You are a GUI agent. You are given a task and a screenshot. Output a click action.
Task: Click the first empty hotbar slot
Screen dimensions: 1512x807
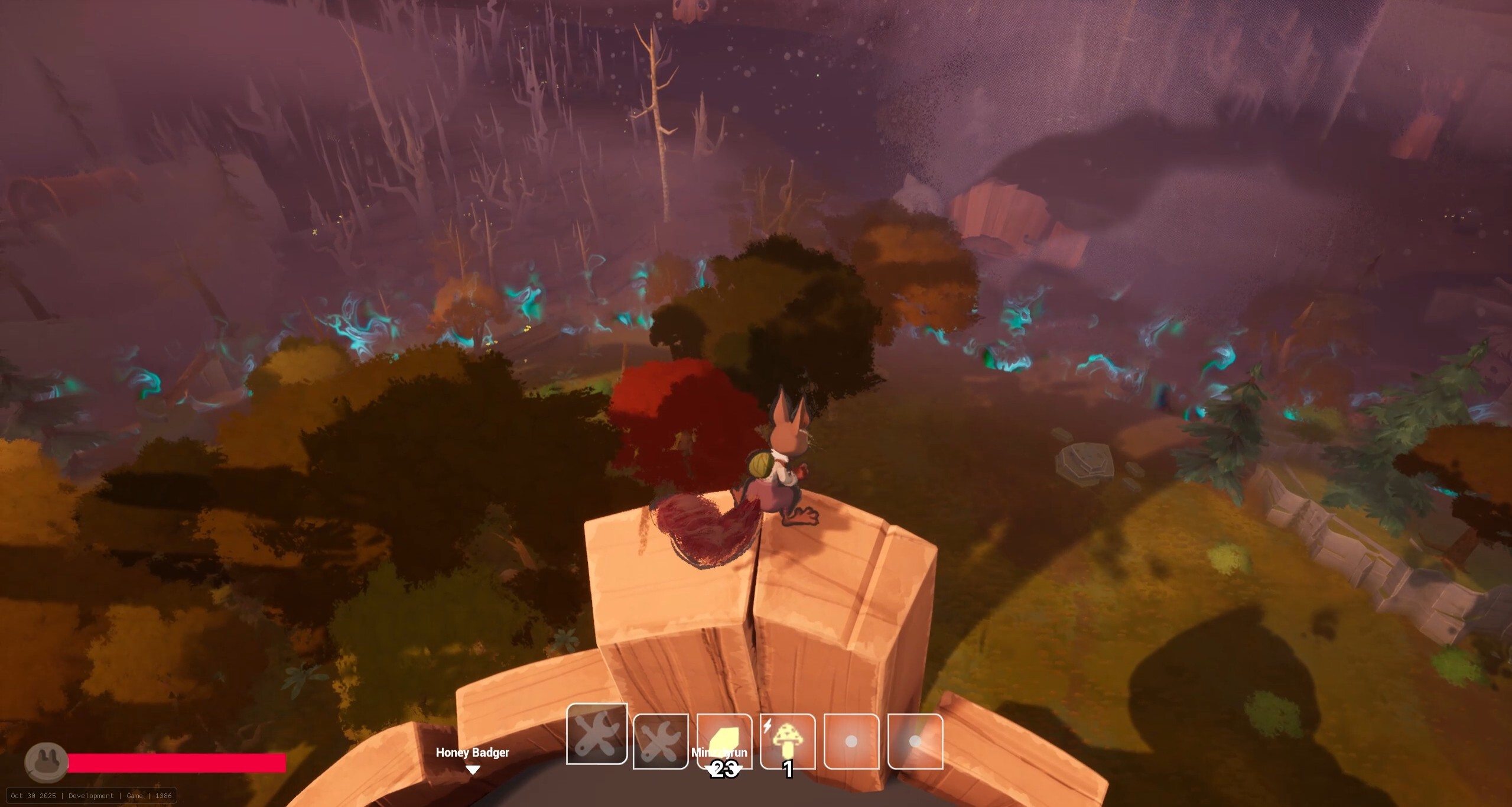click(853, 741)
